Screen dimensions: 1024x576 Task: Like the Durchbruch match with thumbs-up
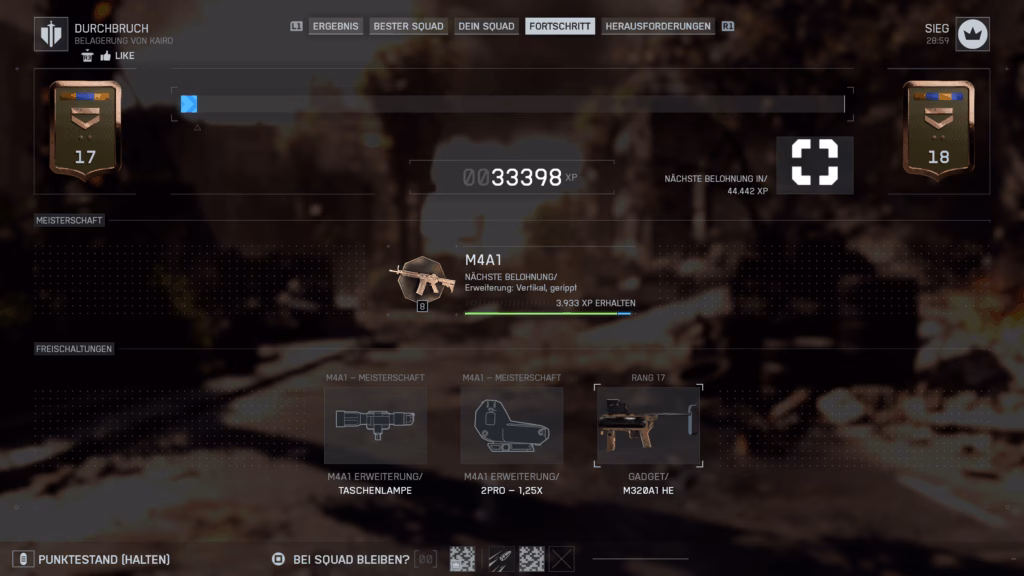click(x=106, y=56)
